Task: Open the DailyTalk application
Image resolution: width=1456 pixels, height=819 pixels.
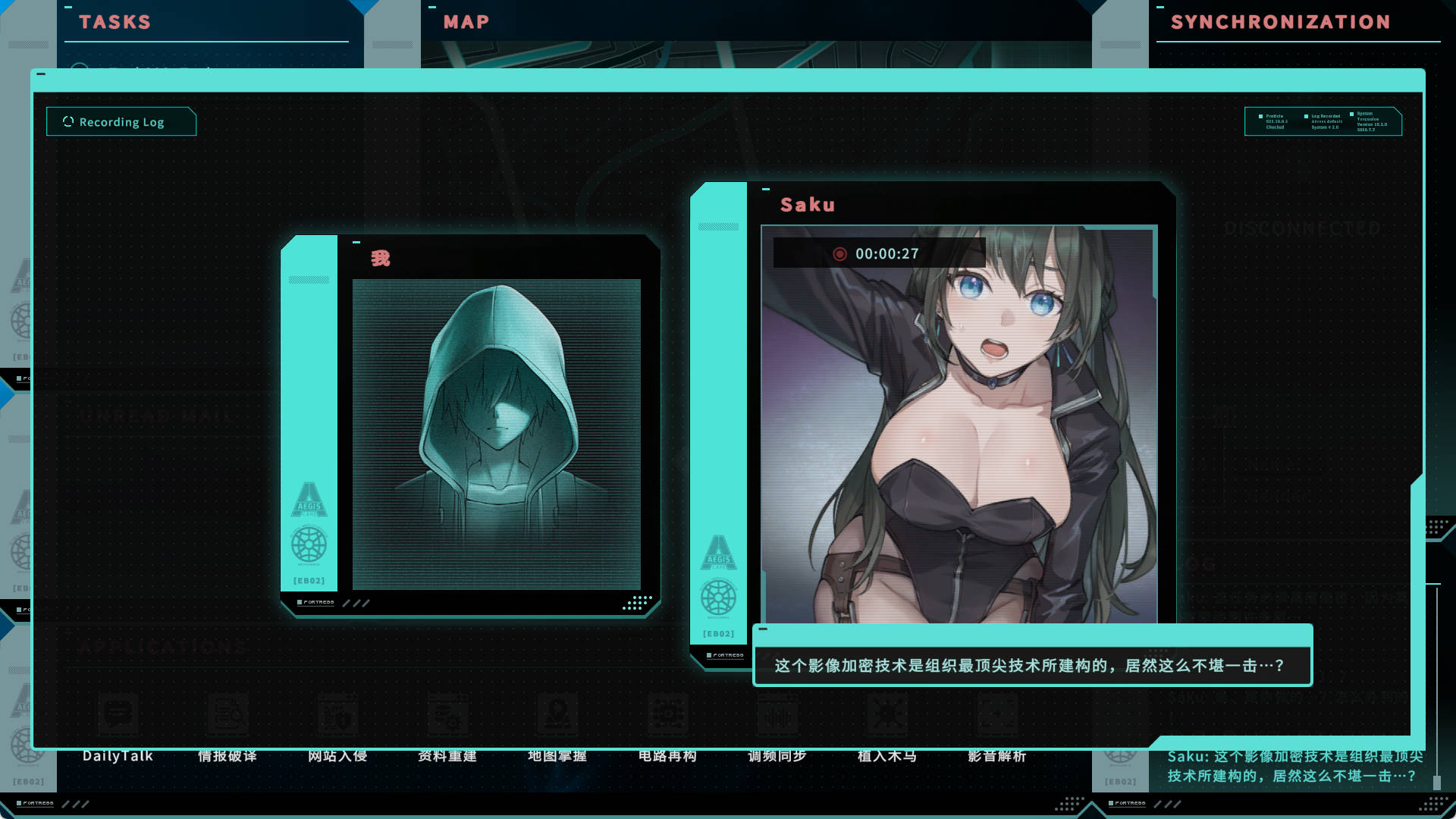Action: (118, 755)
